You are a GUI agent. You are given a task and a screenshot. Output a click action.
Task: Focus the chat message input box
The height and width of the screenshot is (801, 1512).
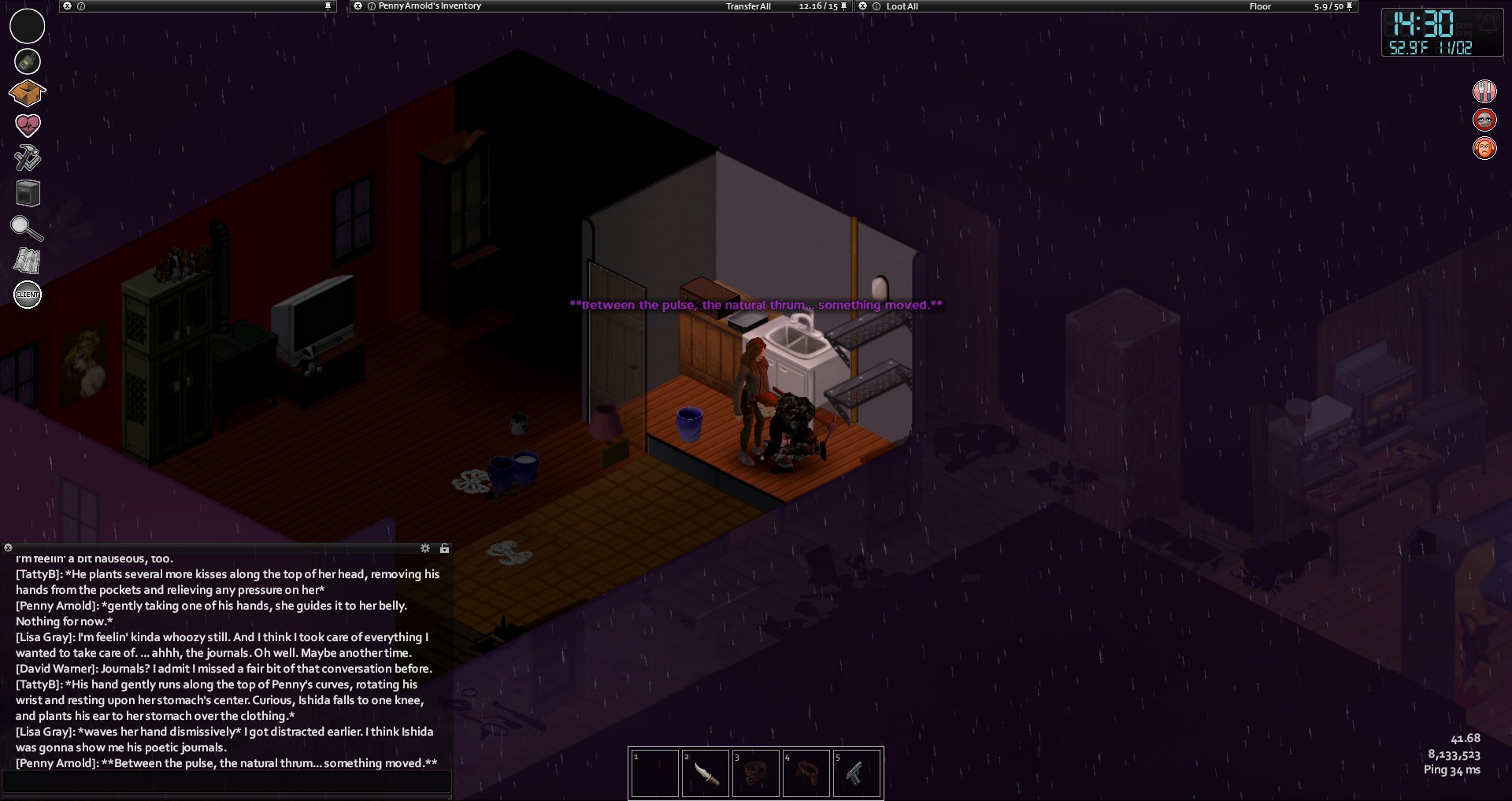tap(227, 781)
